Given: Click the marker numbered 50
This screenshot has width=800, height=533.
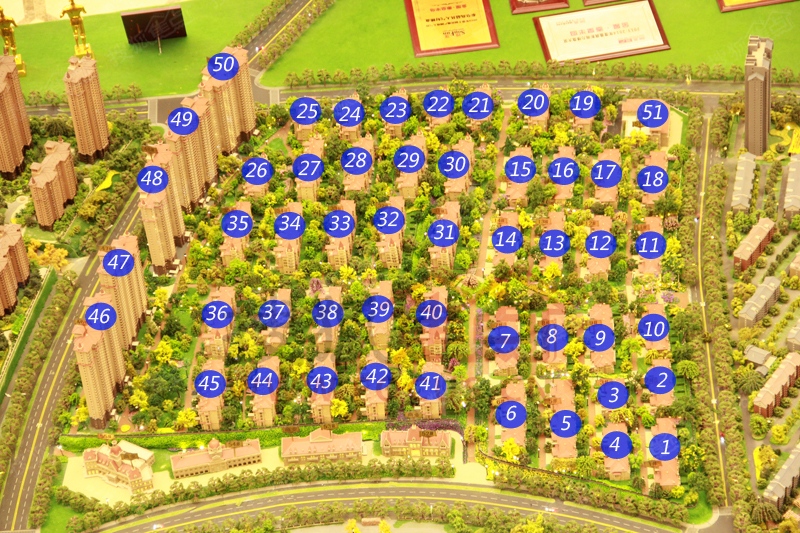Looking at the screenshot, I should click(223, 67).
